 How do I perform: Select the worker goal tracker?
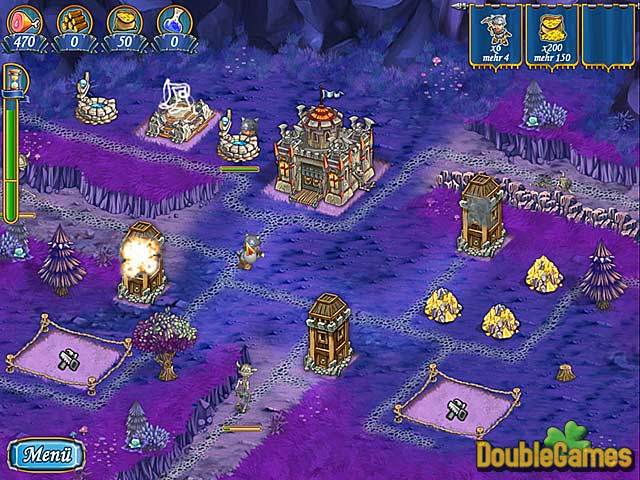coord(492,36)
